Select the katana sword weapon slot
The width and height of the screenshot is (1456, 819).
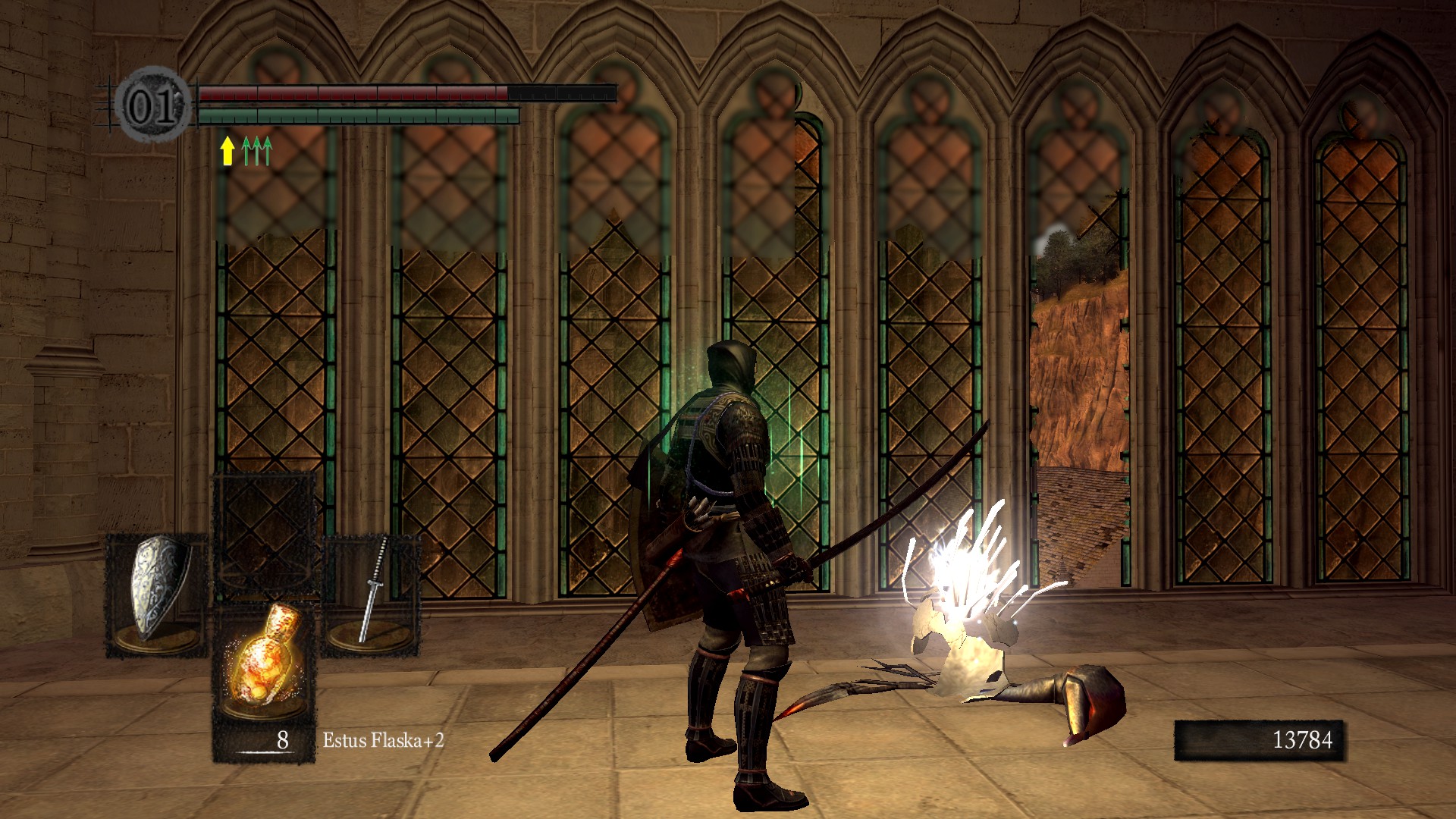[372, 591]
